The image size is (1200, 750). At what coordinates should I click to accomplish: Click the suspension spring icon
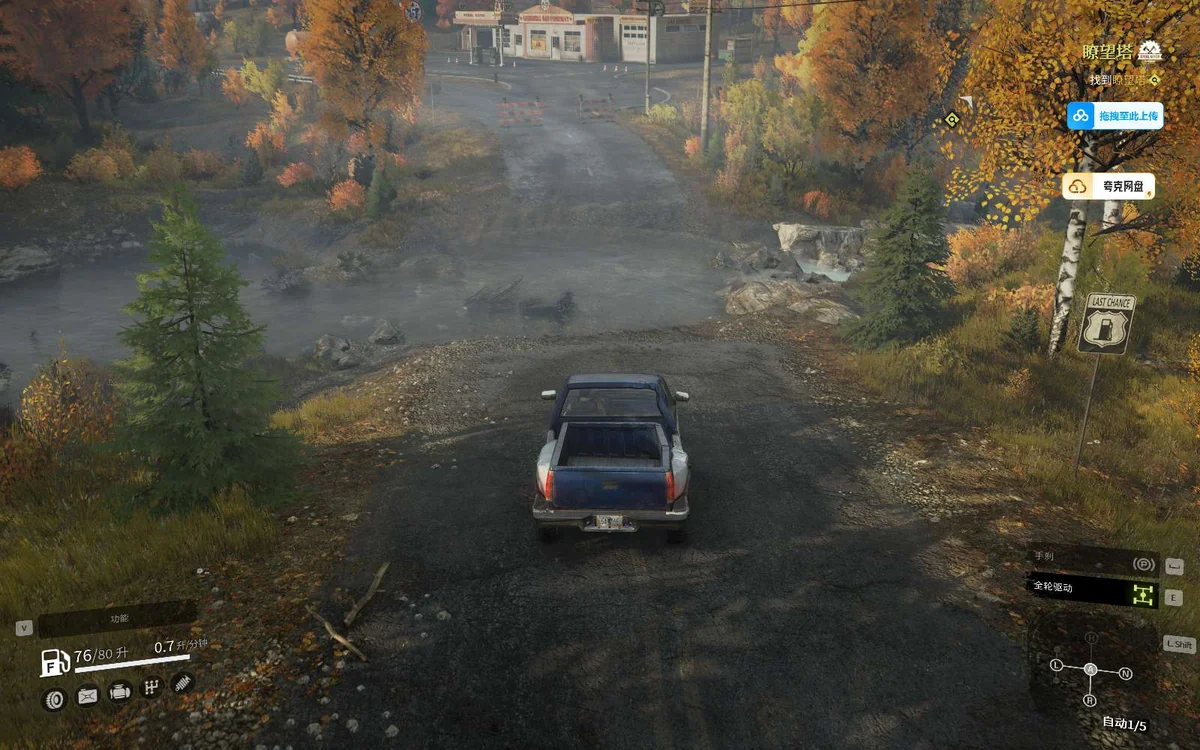point(183,682)
